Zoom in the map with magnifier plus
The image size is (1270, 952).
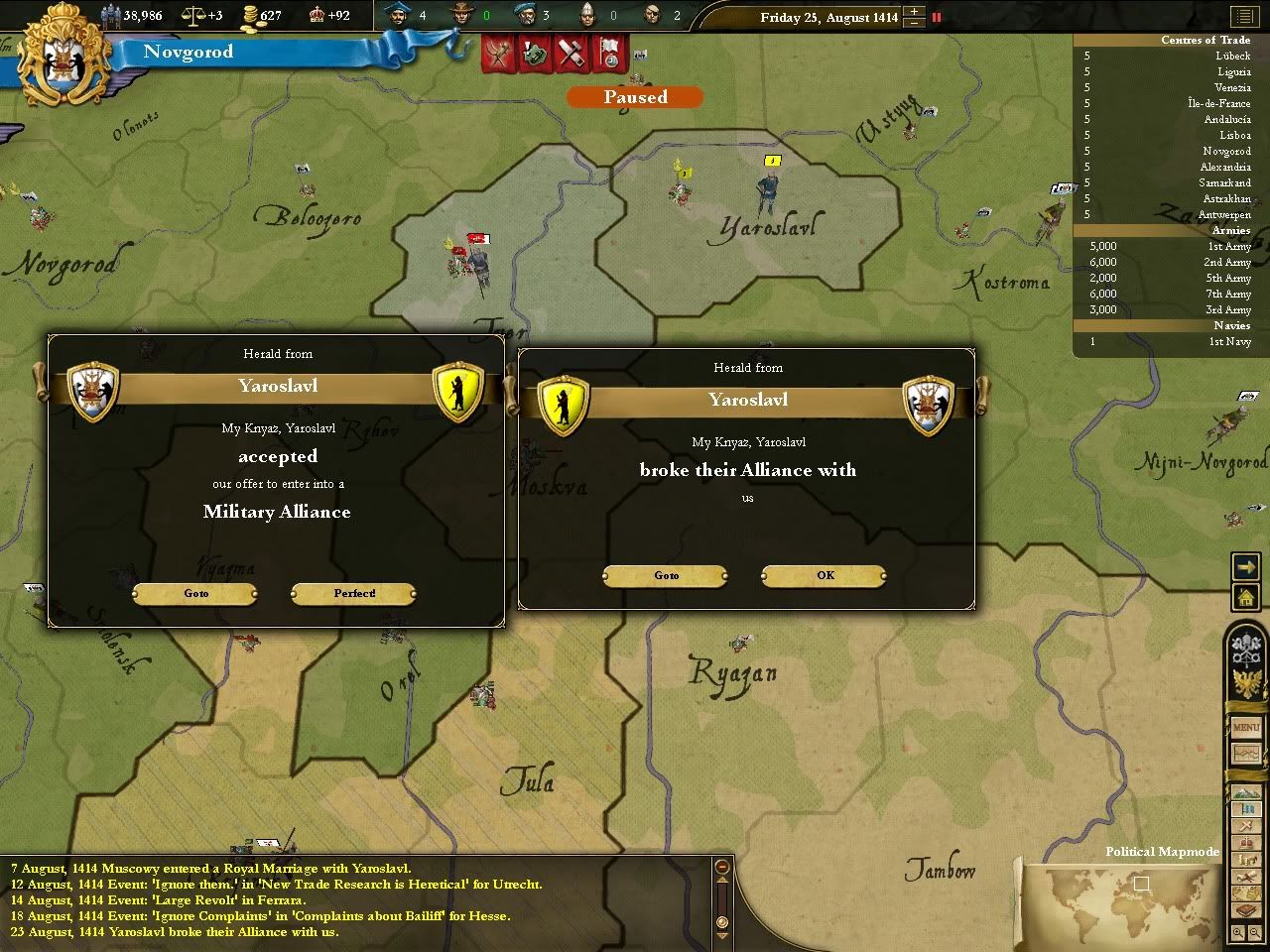[1238, 933]
